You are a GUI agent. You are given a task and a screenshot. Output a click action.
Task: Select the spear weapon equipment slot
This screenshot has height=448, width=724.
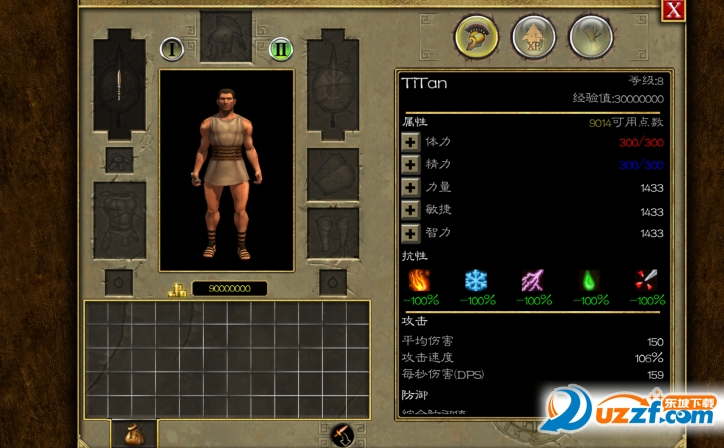pos(120,89)
